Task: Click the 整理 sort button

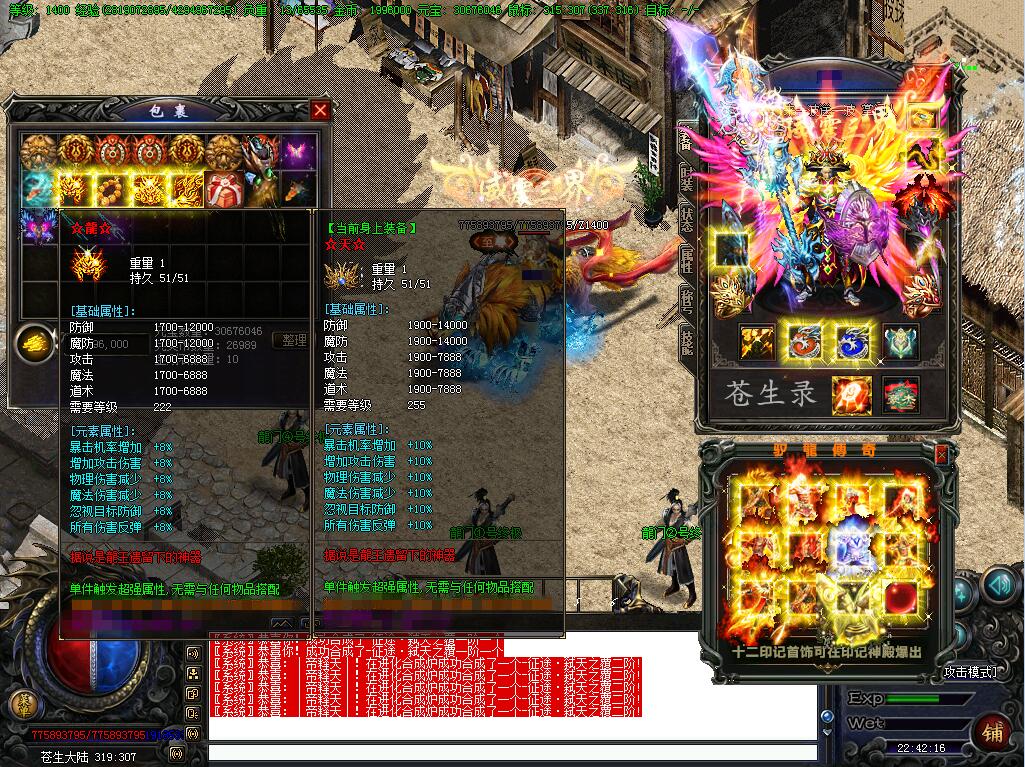Action: 294,341
